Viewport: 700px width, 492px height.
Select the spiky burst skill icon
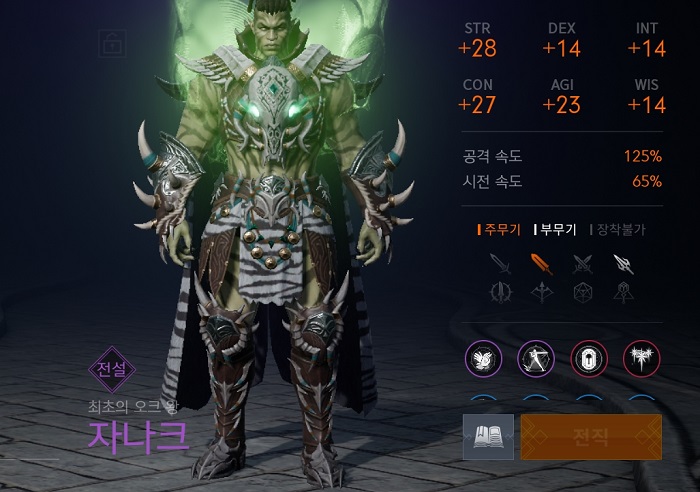click(x=640, y=358)
